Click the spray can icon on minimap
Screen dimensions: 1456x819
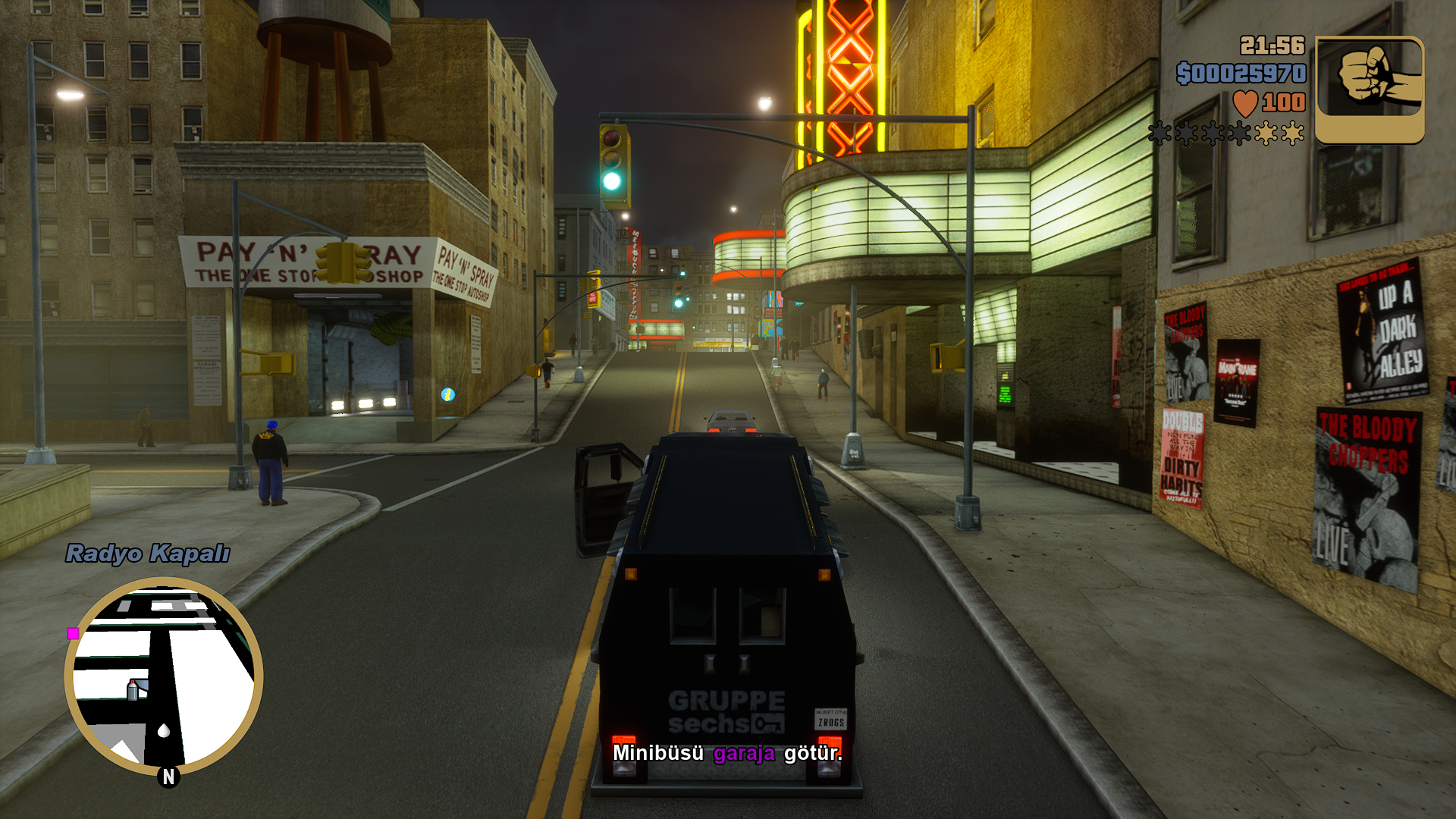click(x=133, y=689)
